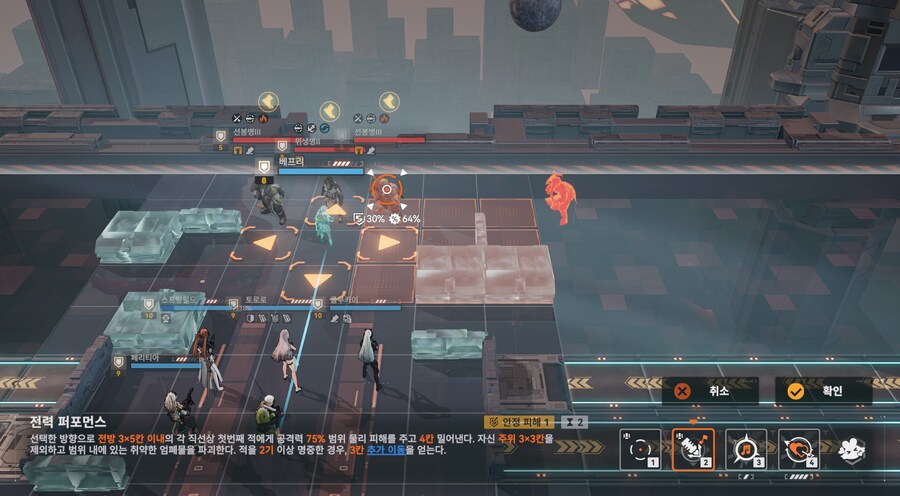Viewport: 900px width, 496px height.
Task: Open the paw-shaped action icon beside the skills
Action: 851,450
